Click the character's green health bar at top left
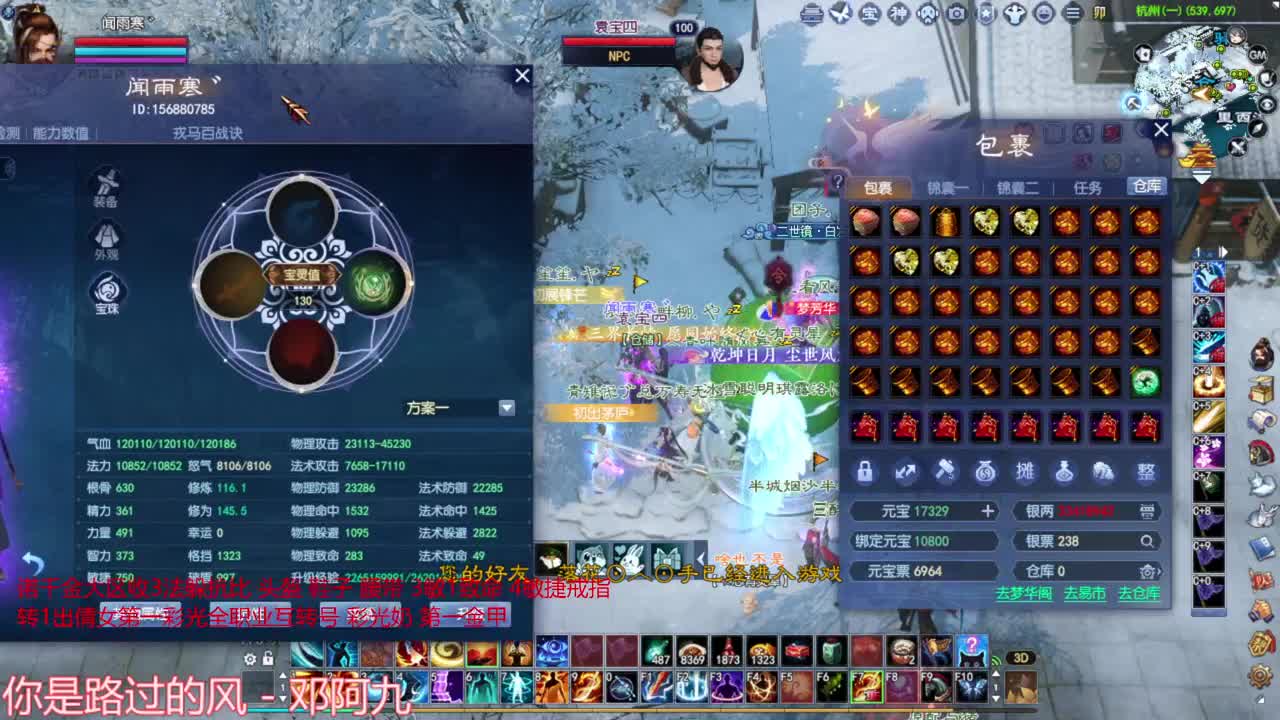The height and width of the screenshot is (720, 1280). coord(130,42)
